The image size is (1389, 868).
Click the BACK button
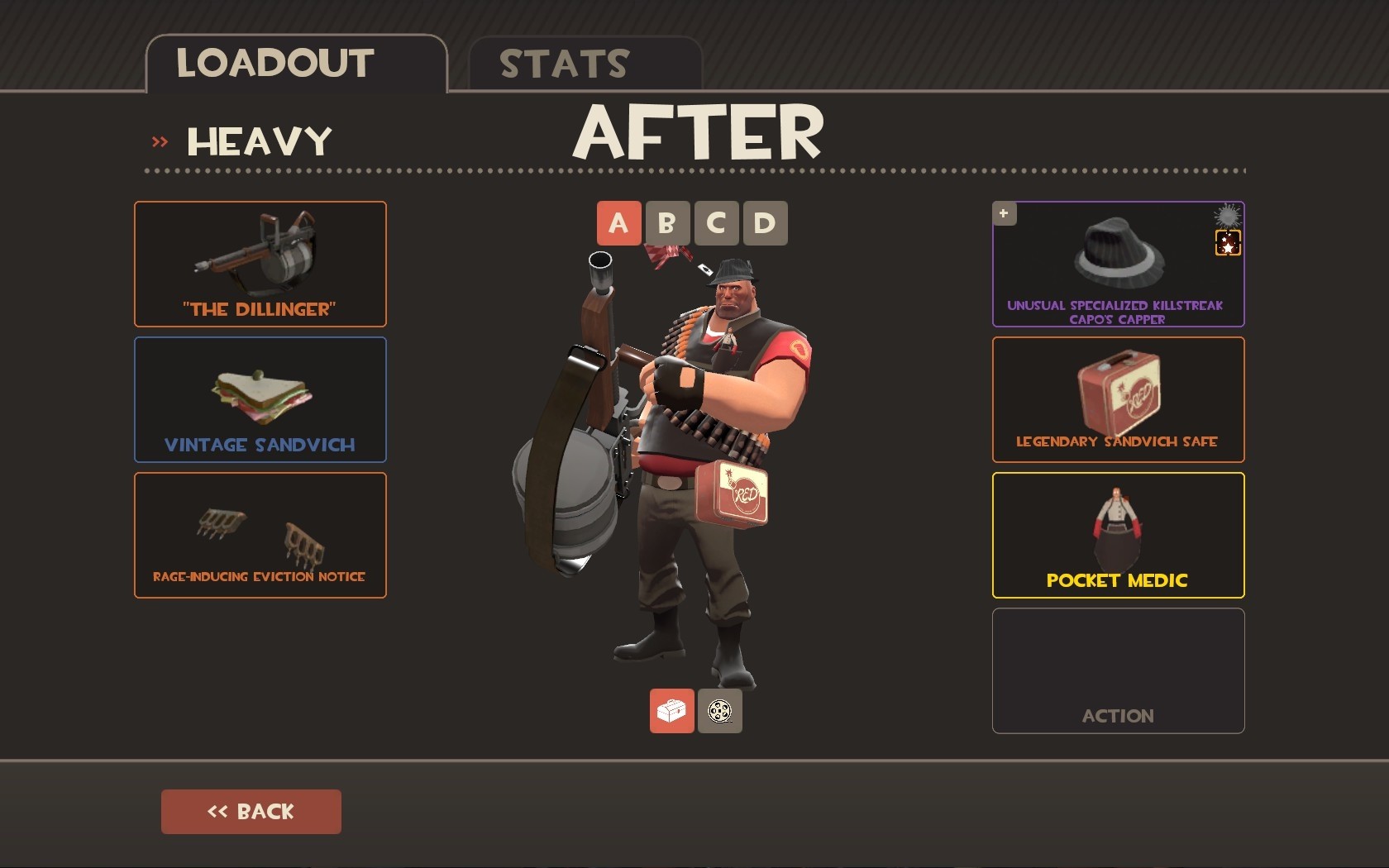[251, 811]
